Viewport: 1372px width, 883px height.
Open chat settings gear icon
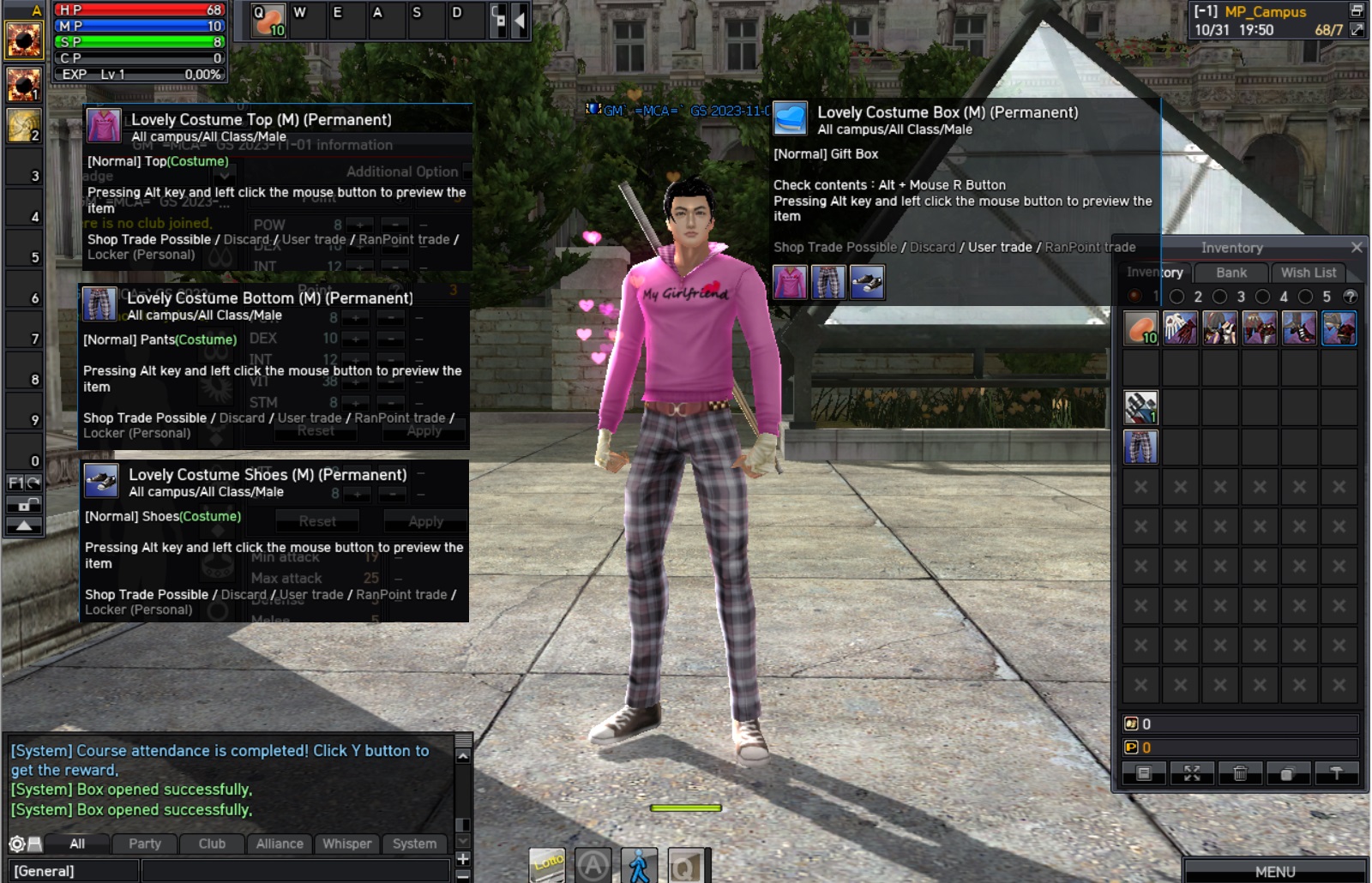16,844
